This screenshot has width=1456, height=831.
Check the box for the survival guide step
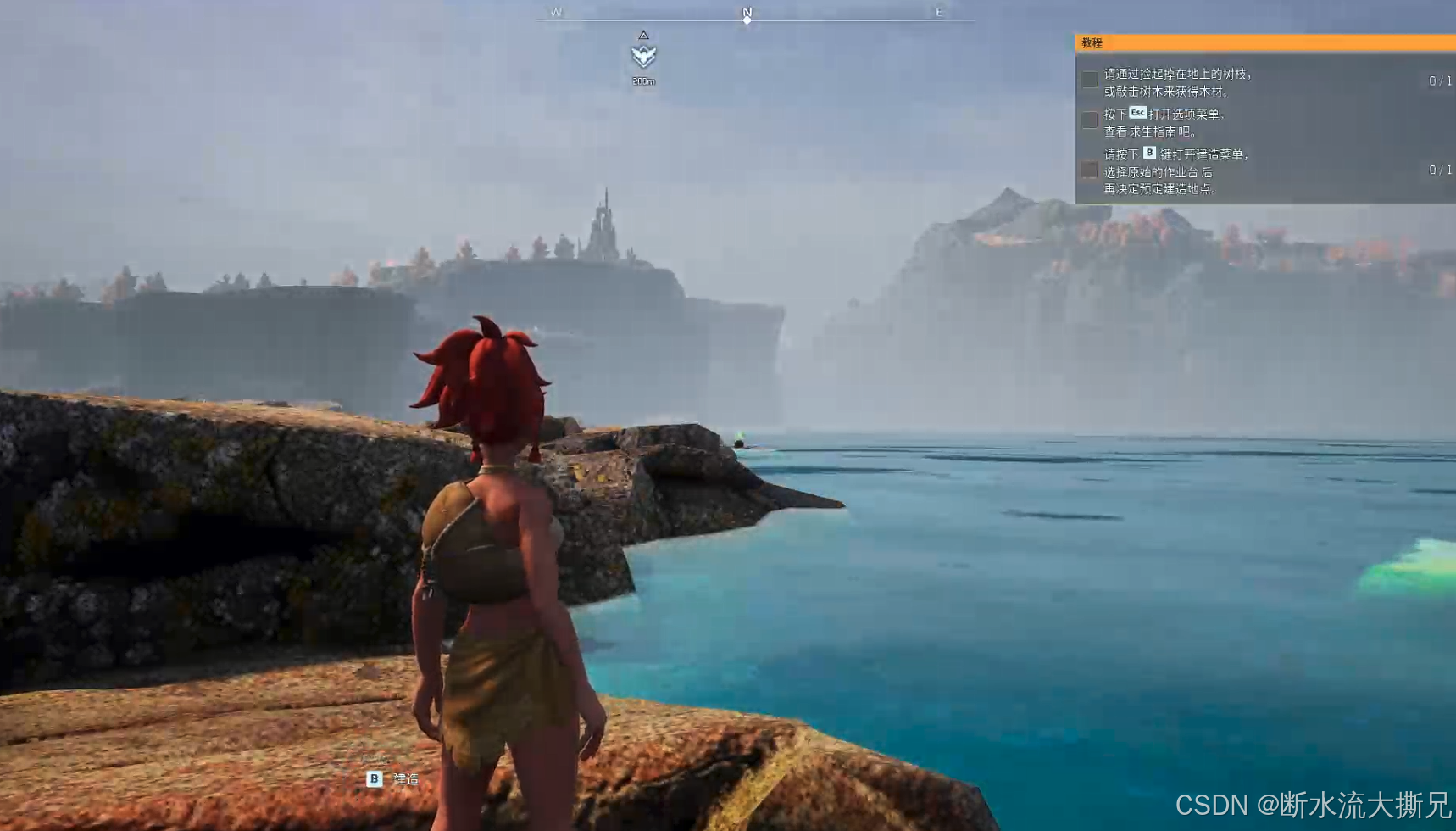1090,120
